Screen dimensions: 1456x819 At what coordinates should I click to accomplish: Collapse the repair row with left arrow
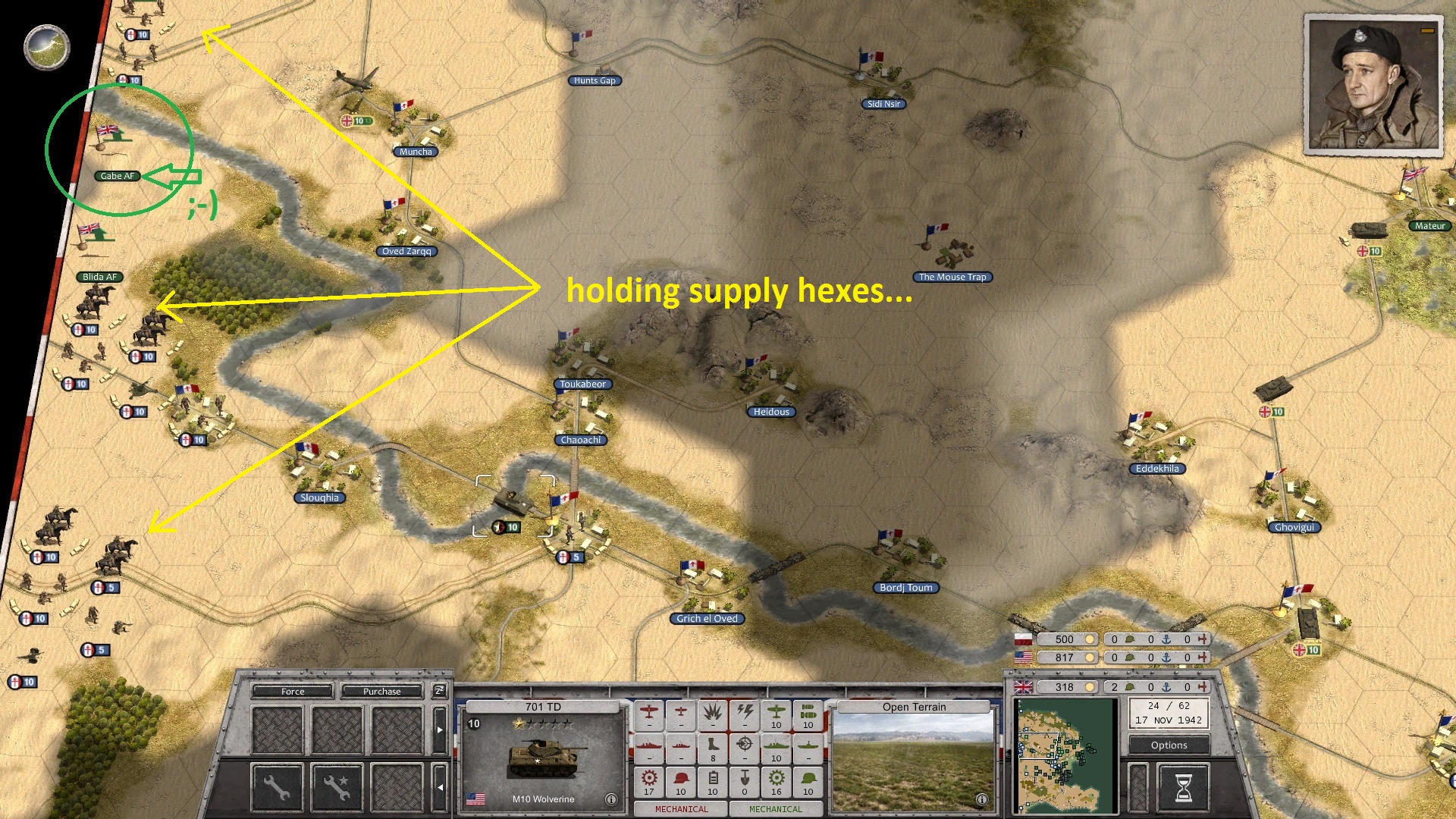(441, 788)
